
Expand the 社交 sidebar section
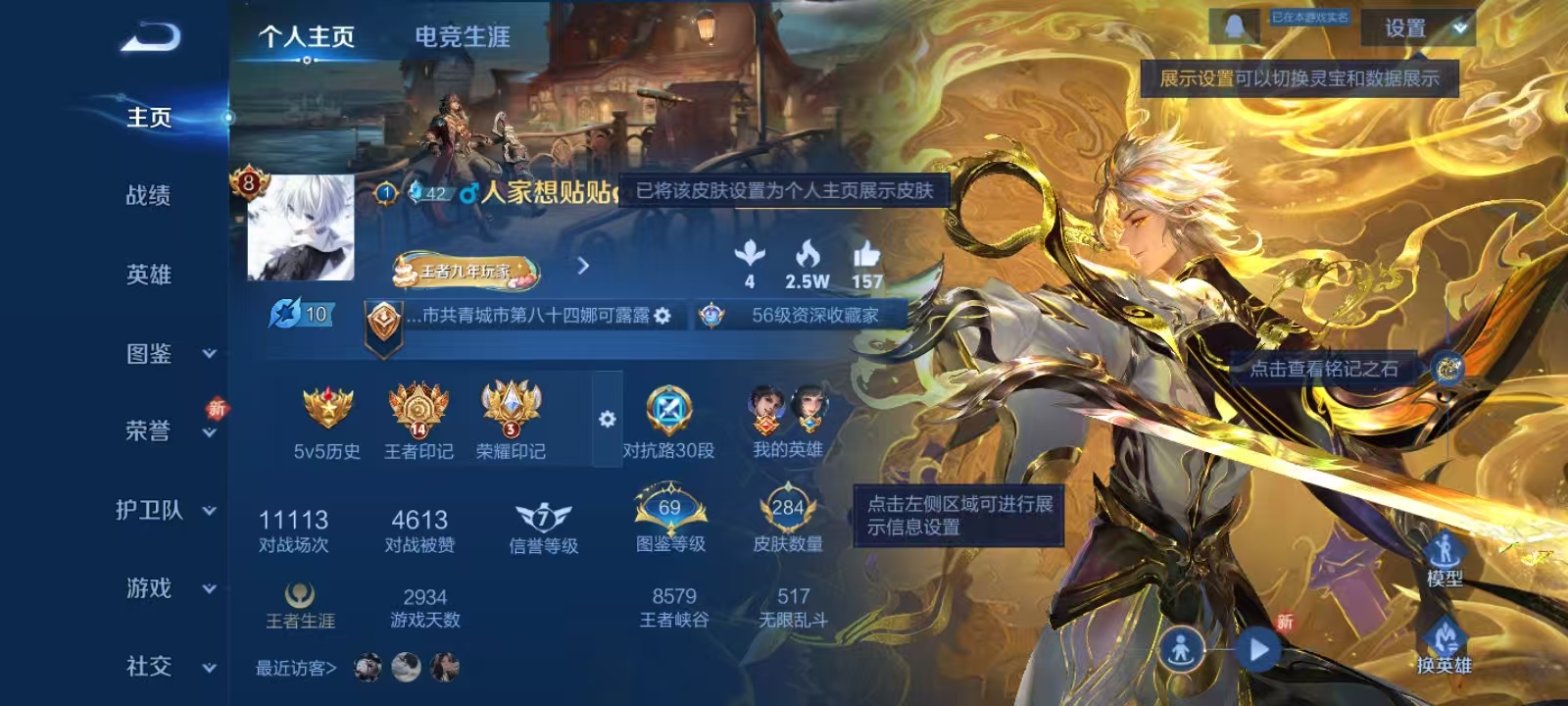(x=150, y=667)
